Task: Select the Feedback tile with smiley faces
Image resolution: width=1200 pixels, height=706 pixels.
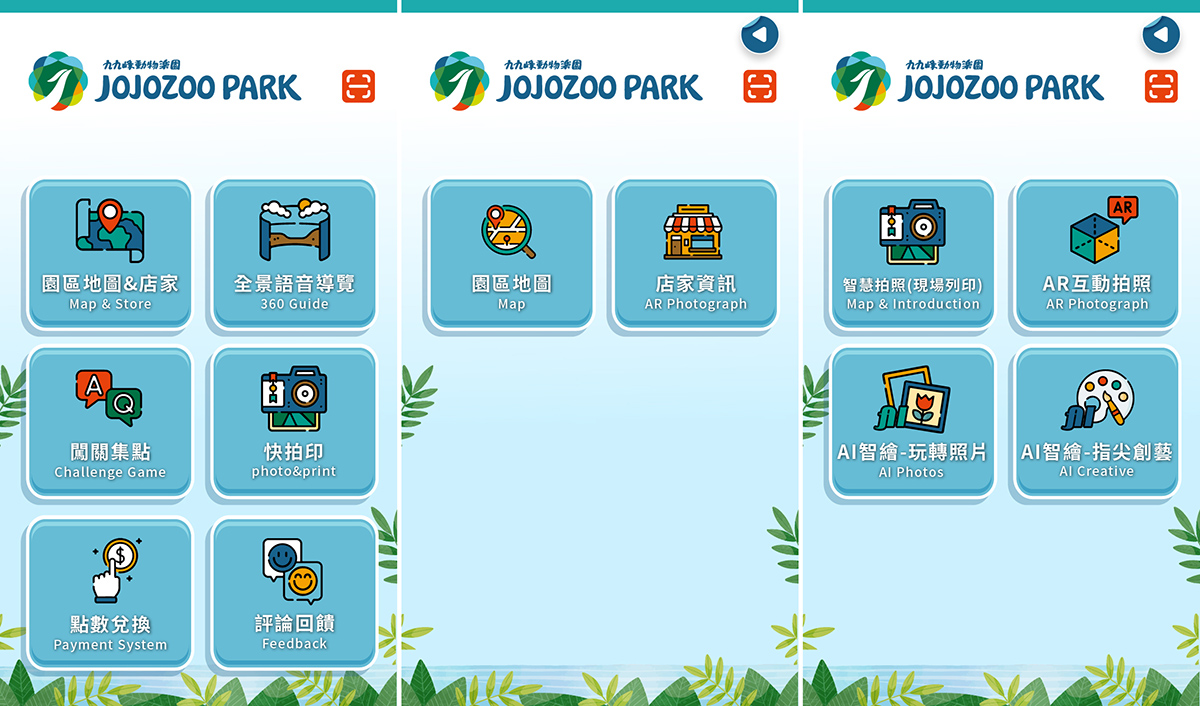Action: 294,593
